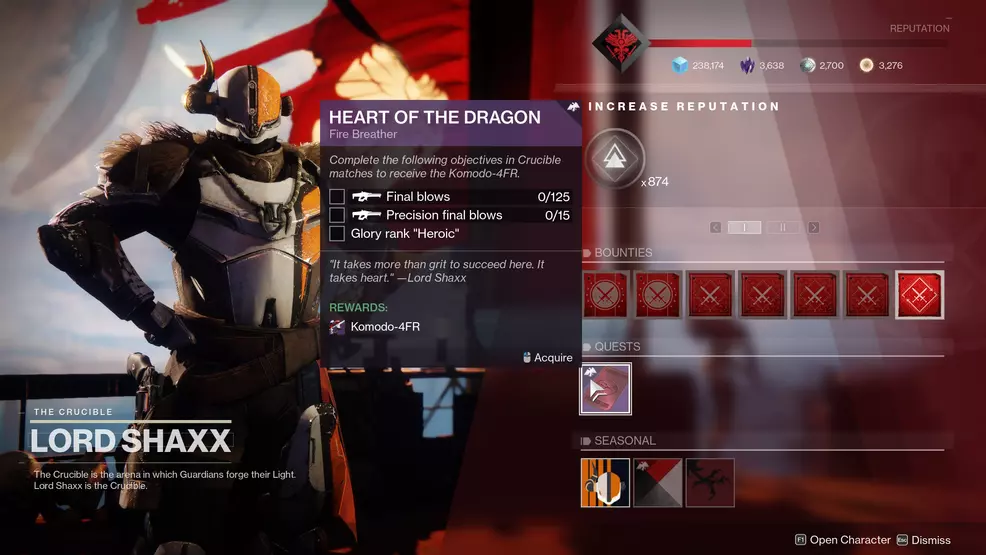Image resolution: width=986 pixels, height=555 pixels.
Task: Switch to vendor page II tab
Action: (783, 228)
